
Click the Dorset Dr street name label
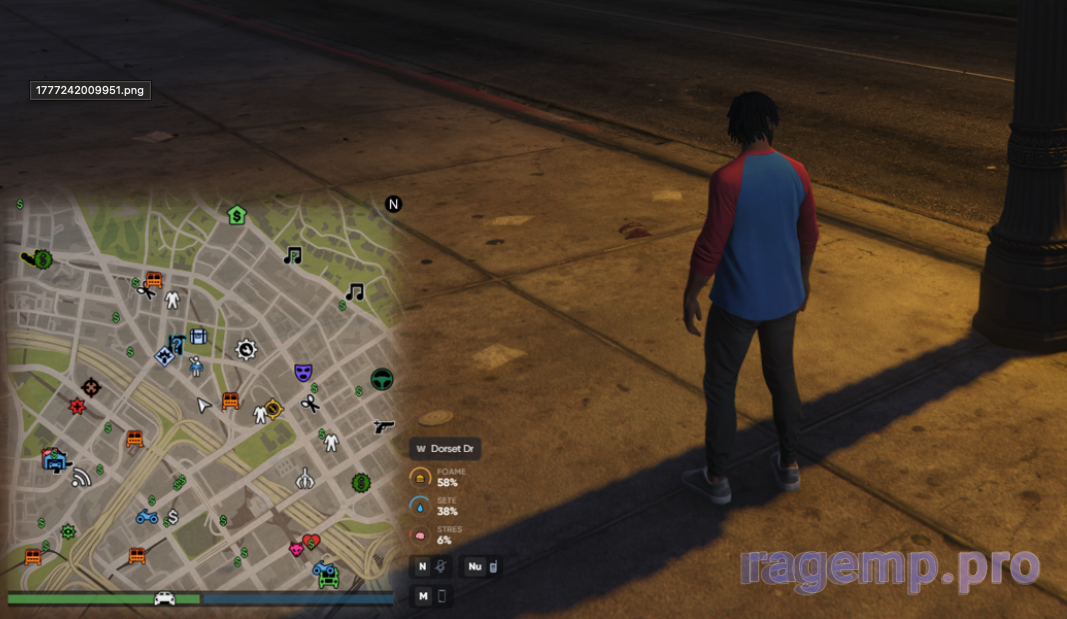445,449
